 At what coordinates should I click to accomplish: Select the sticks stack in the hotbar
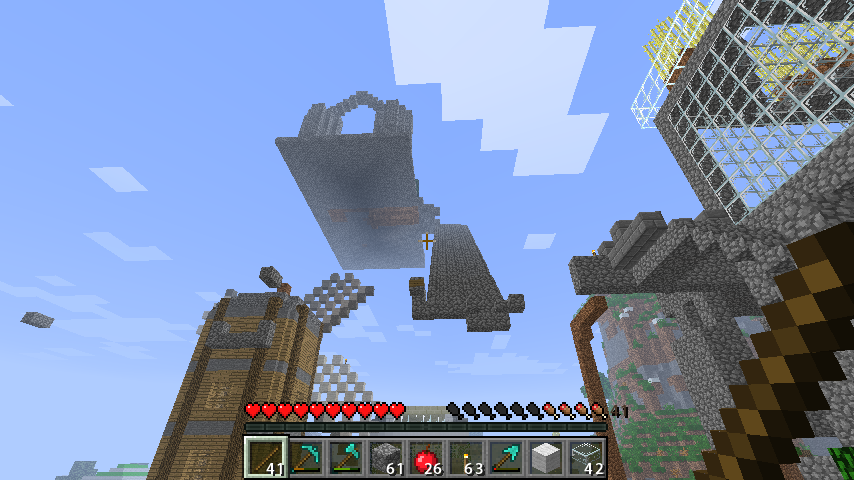click(267, 459)
